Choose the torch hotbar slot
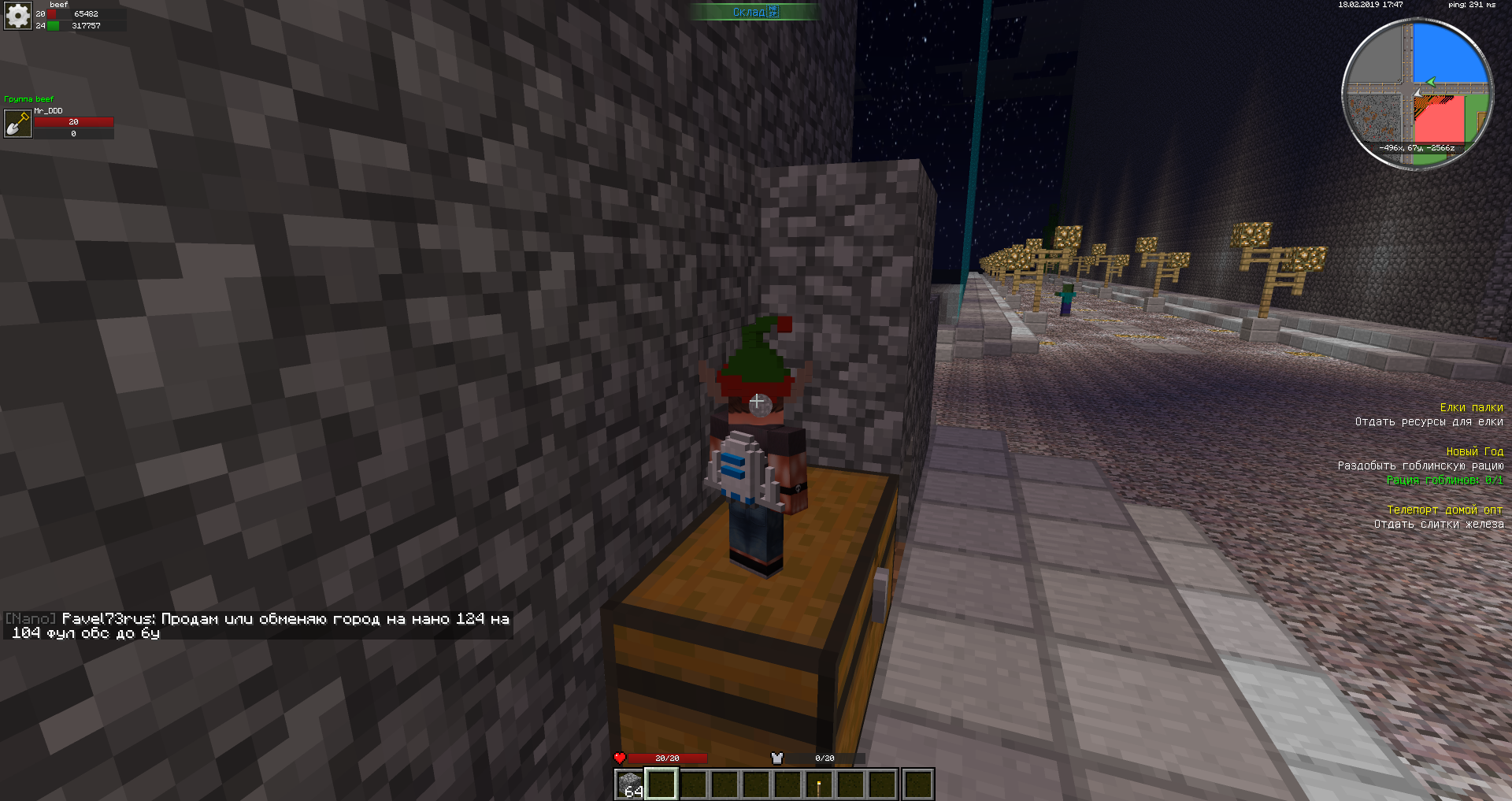Image resolution: width=1512 pixels, height=801 pixels. 819,784
